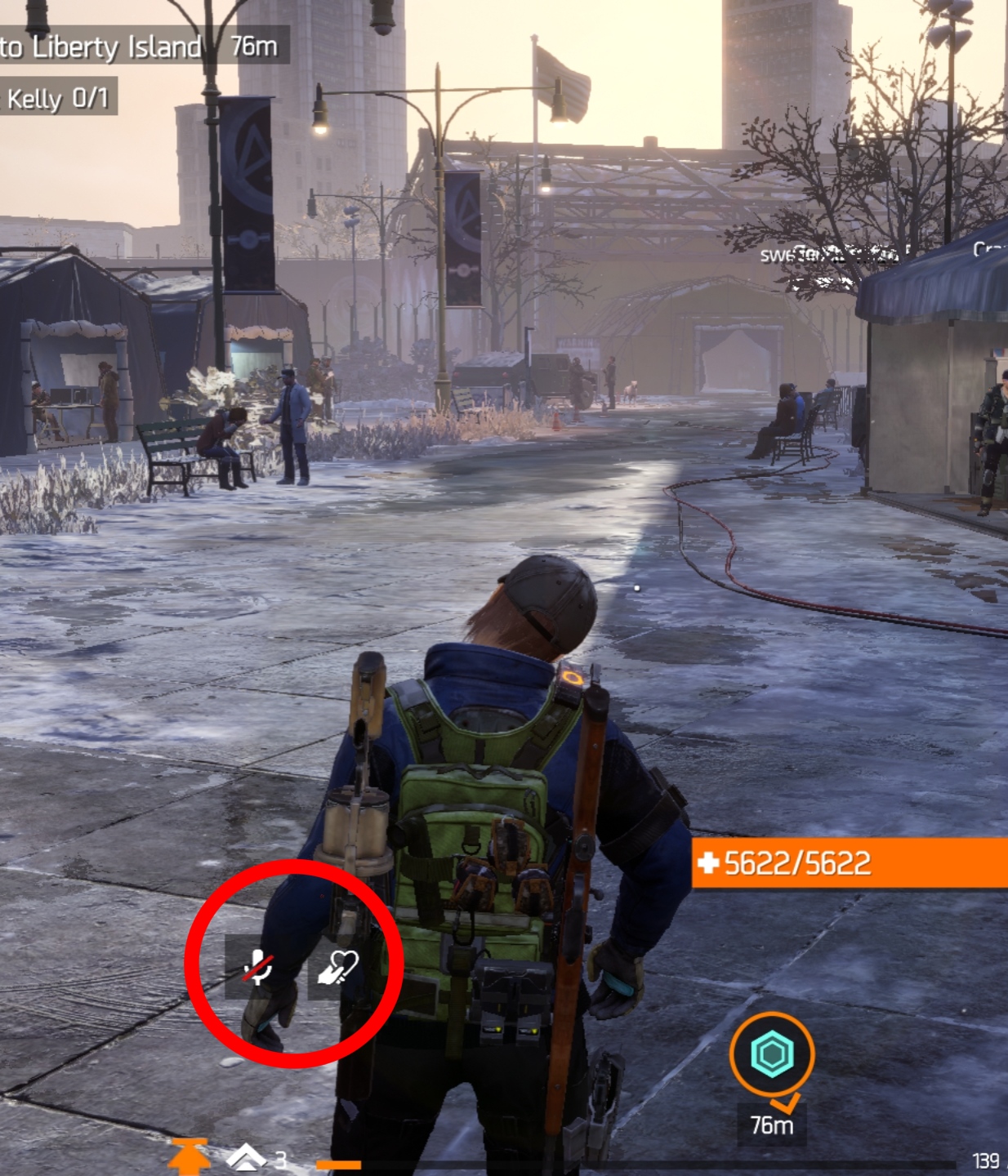Click the Kelly 0/1 objective entry

[57, 98]
